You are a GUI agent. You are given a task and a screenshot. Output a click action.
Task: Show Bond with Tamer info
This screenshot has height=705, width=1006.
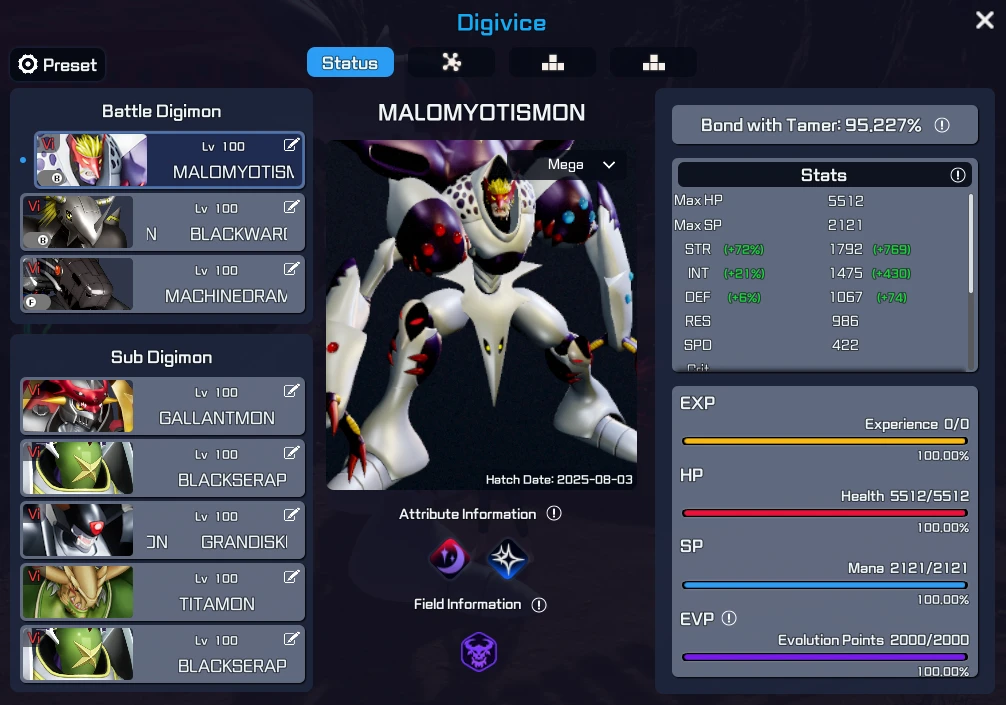(x=941, y=125)
